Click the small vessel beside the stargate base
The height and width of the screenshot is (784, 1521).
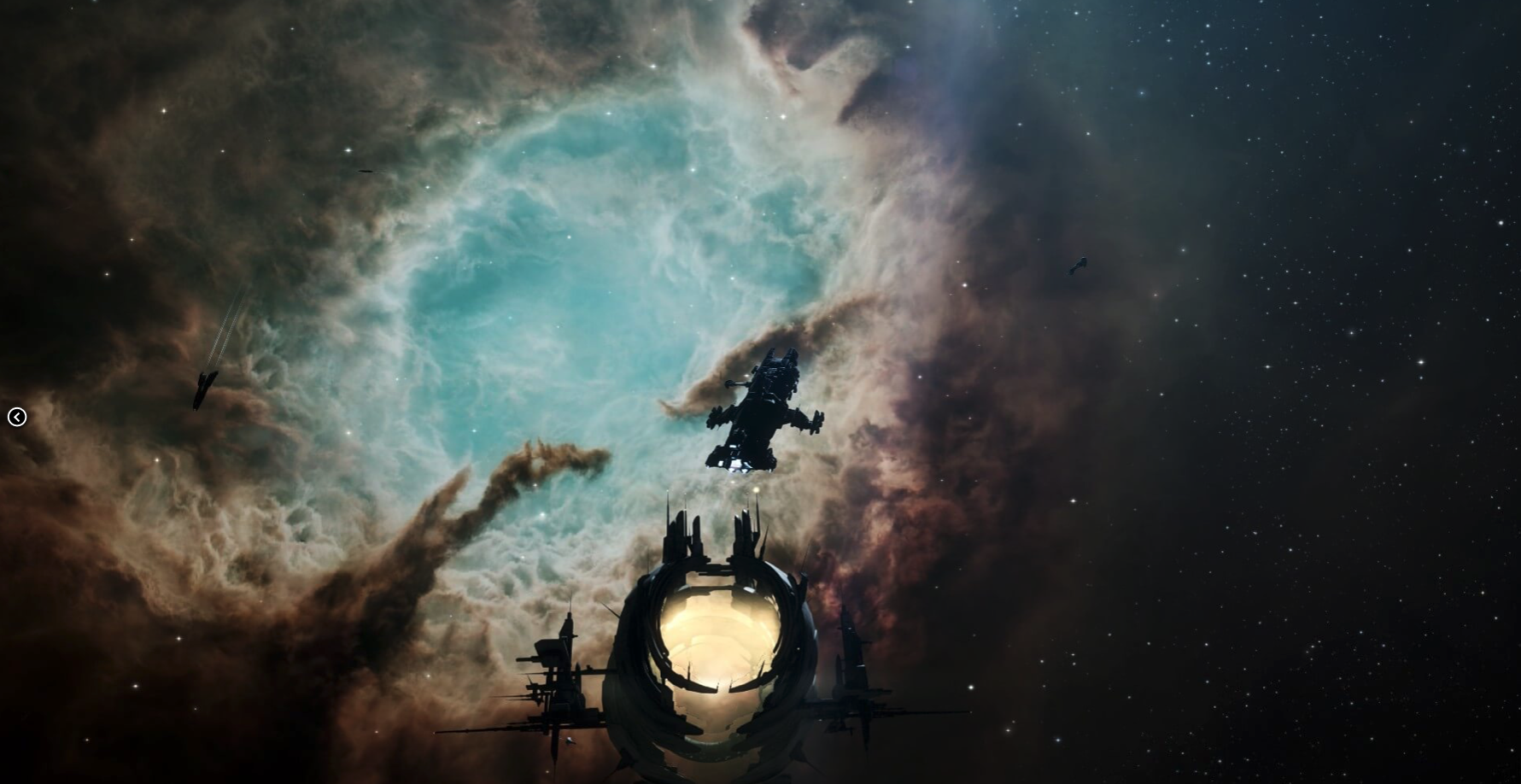tap(570, 741)
